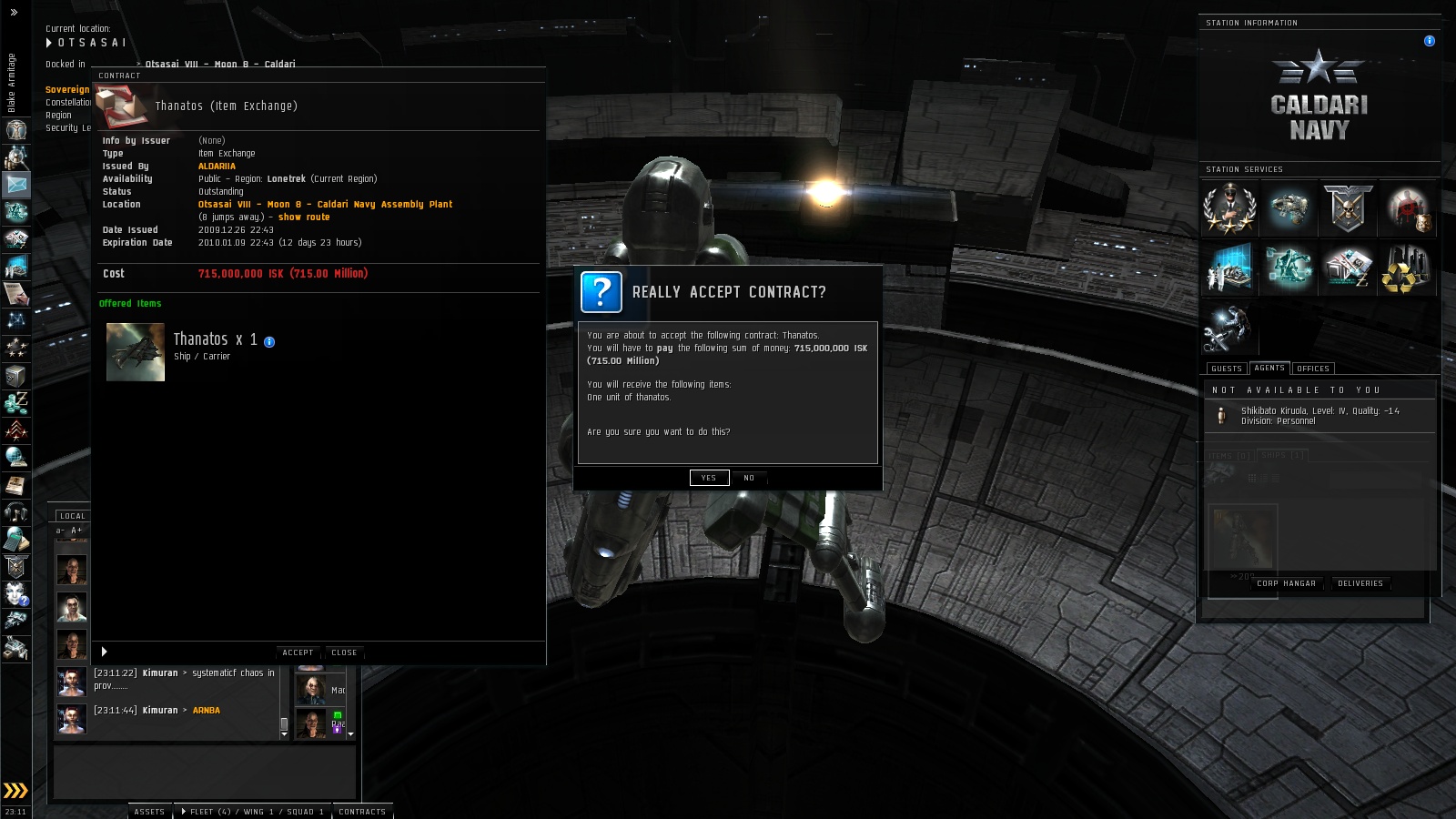
Task: Confirm the contract with the Yes button
Action: pyautogui.click(x=709, y=478)
